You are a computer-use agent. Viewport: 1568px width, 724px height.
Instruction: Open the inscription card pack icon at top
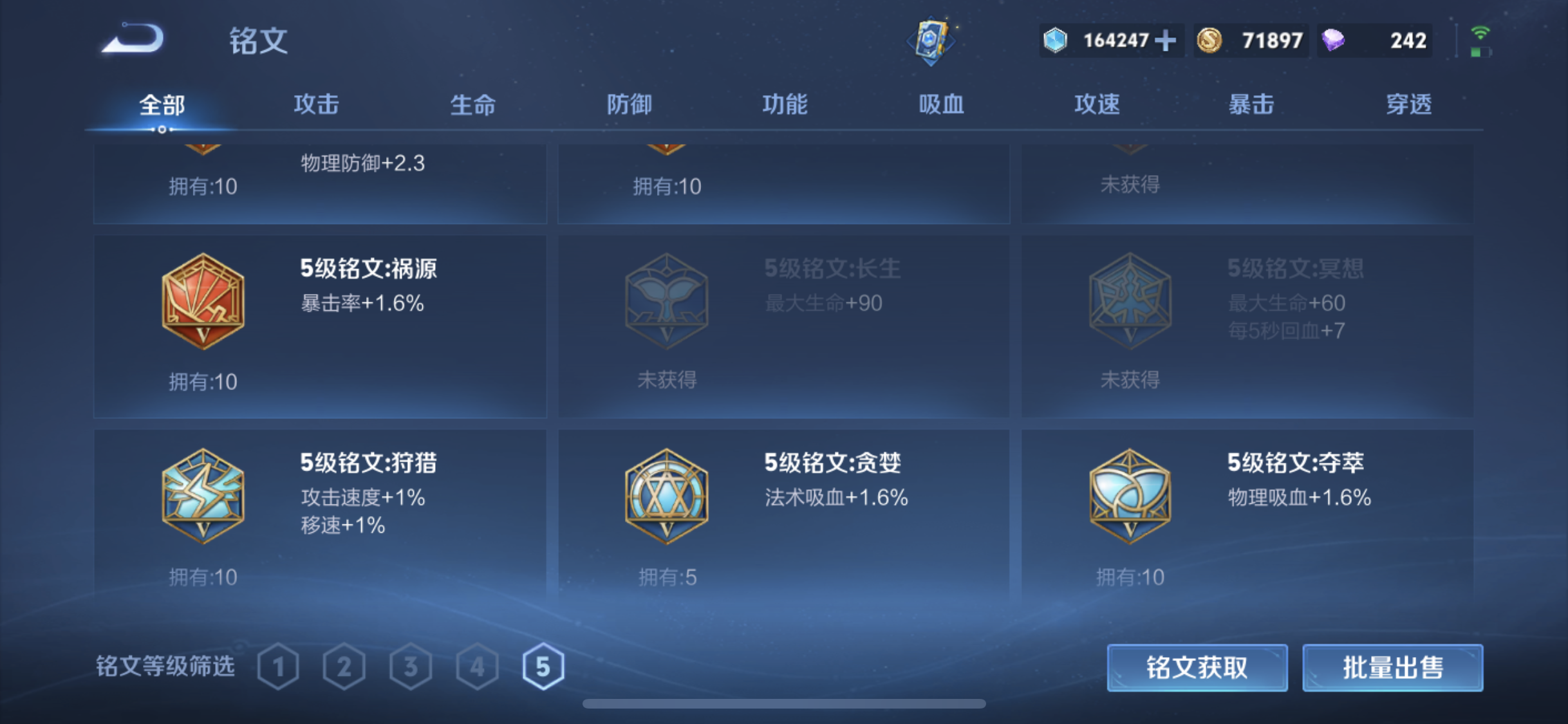[932, 40]
